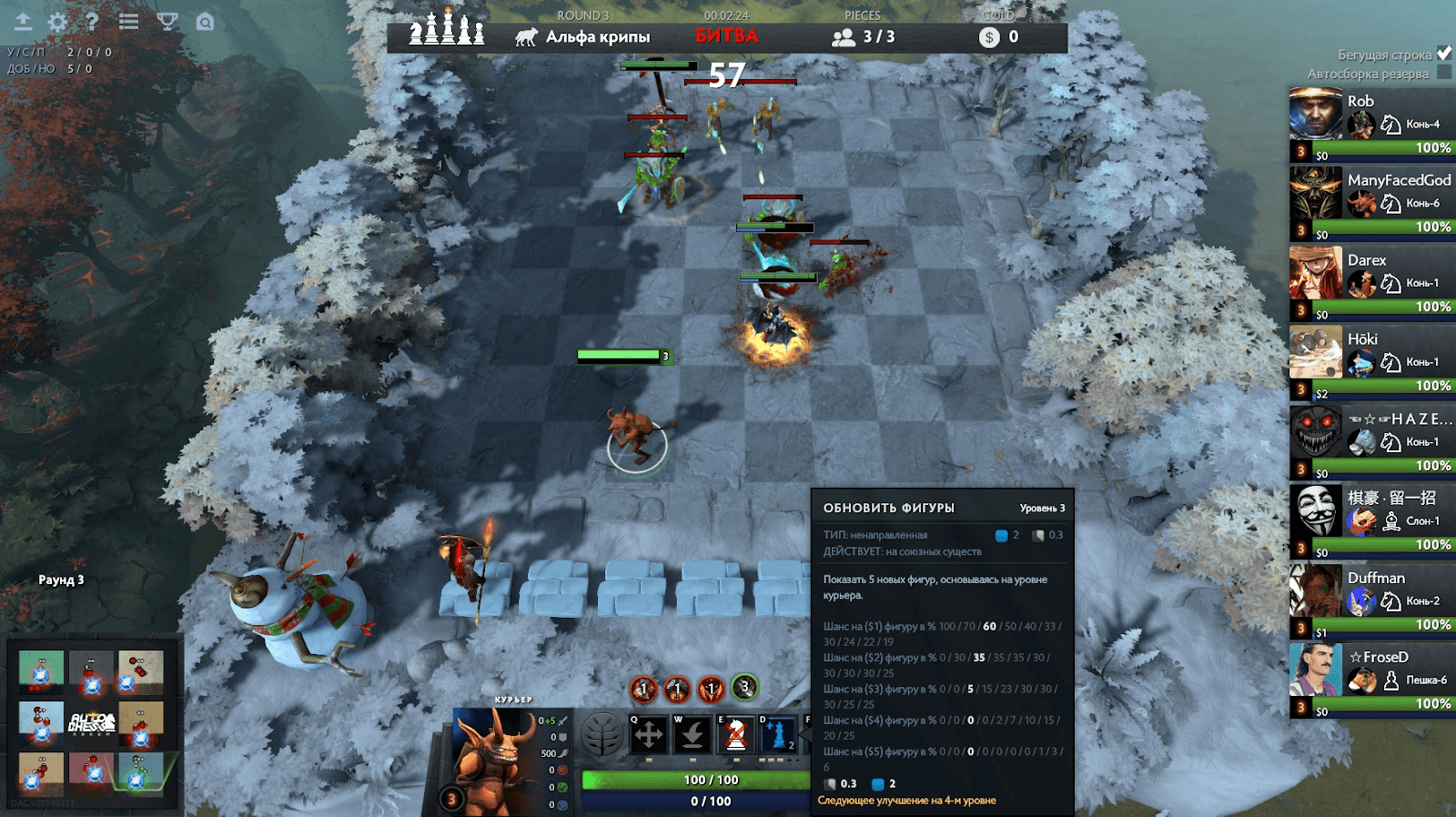View ManyFacedGod's board from the player list
Viewport: 1456px width, 817px height.
(1371, 203)
